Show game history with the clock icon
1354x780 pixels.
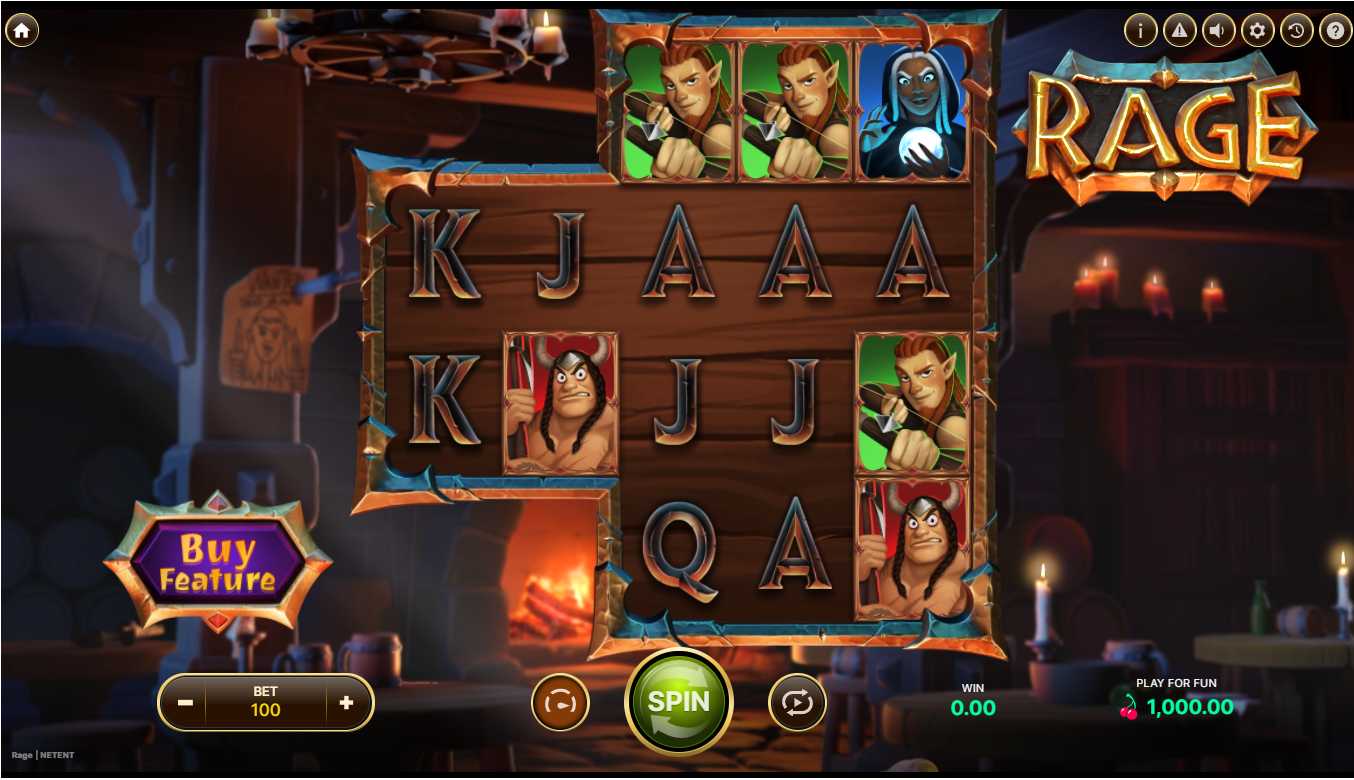point(1296,31)
